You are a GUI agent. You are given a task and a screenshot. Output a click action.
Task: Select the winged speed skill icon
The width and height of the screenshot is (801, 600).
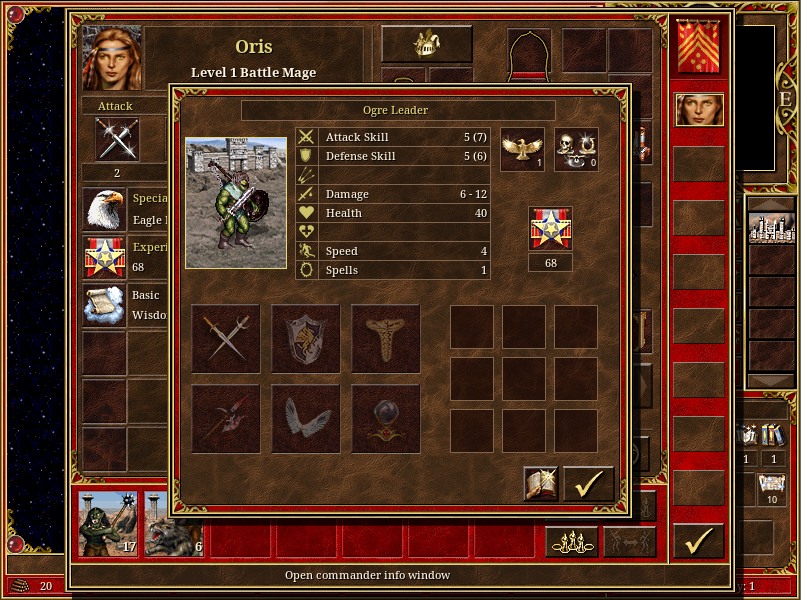(x=306, y=419)
